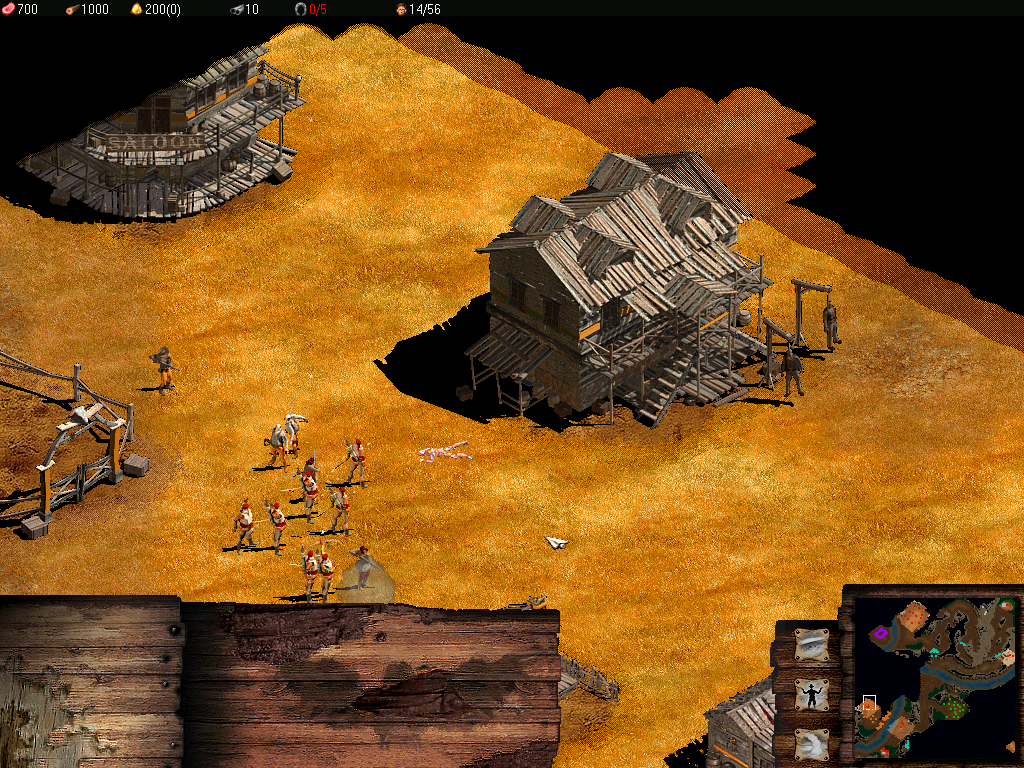The image size is (1024, 768).
Task: Jump to the purple diamond marker on minimap
Action: coord(881,633)
